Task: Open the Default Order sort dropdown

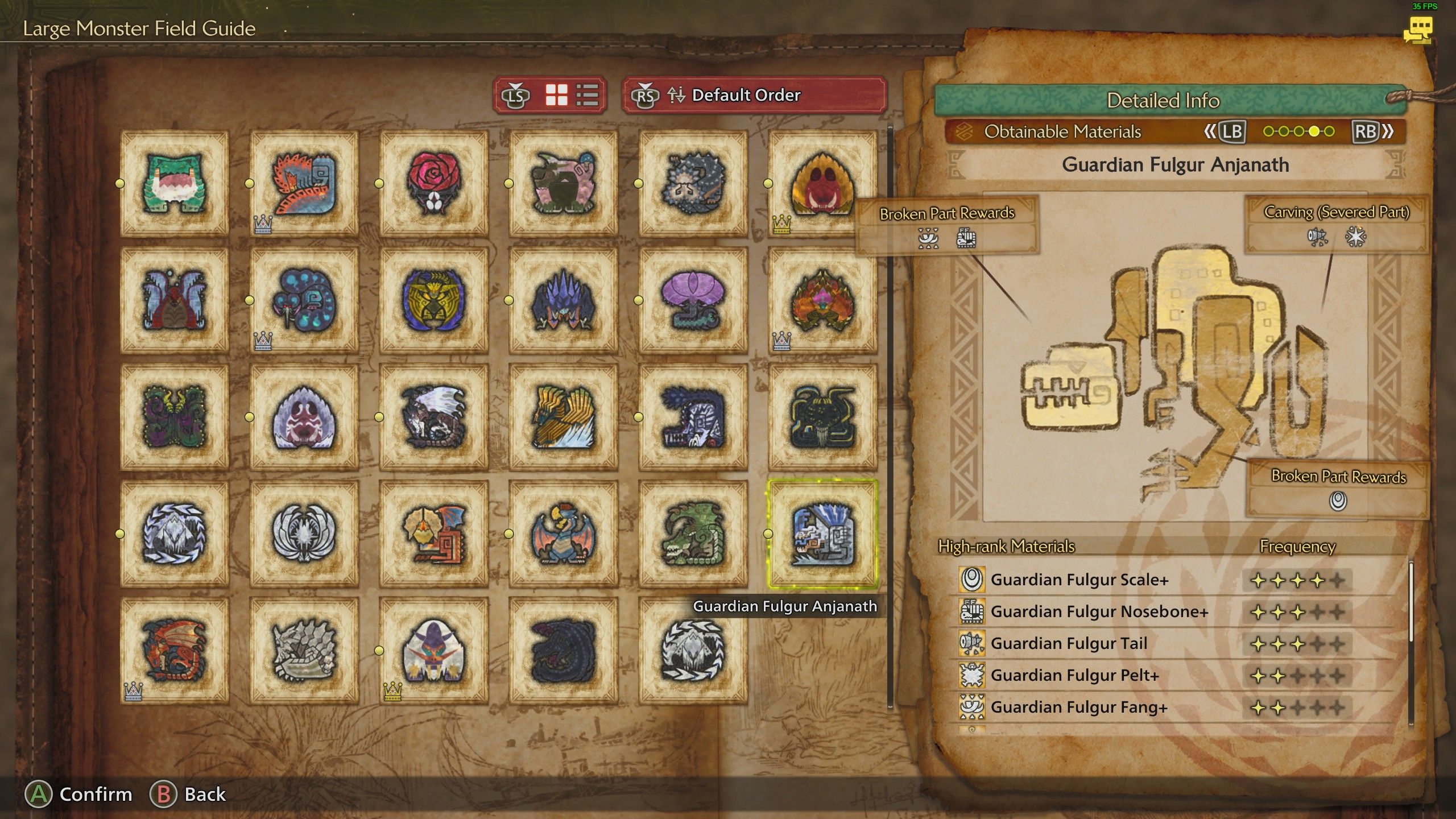Action: point(754,95)
